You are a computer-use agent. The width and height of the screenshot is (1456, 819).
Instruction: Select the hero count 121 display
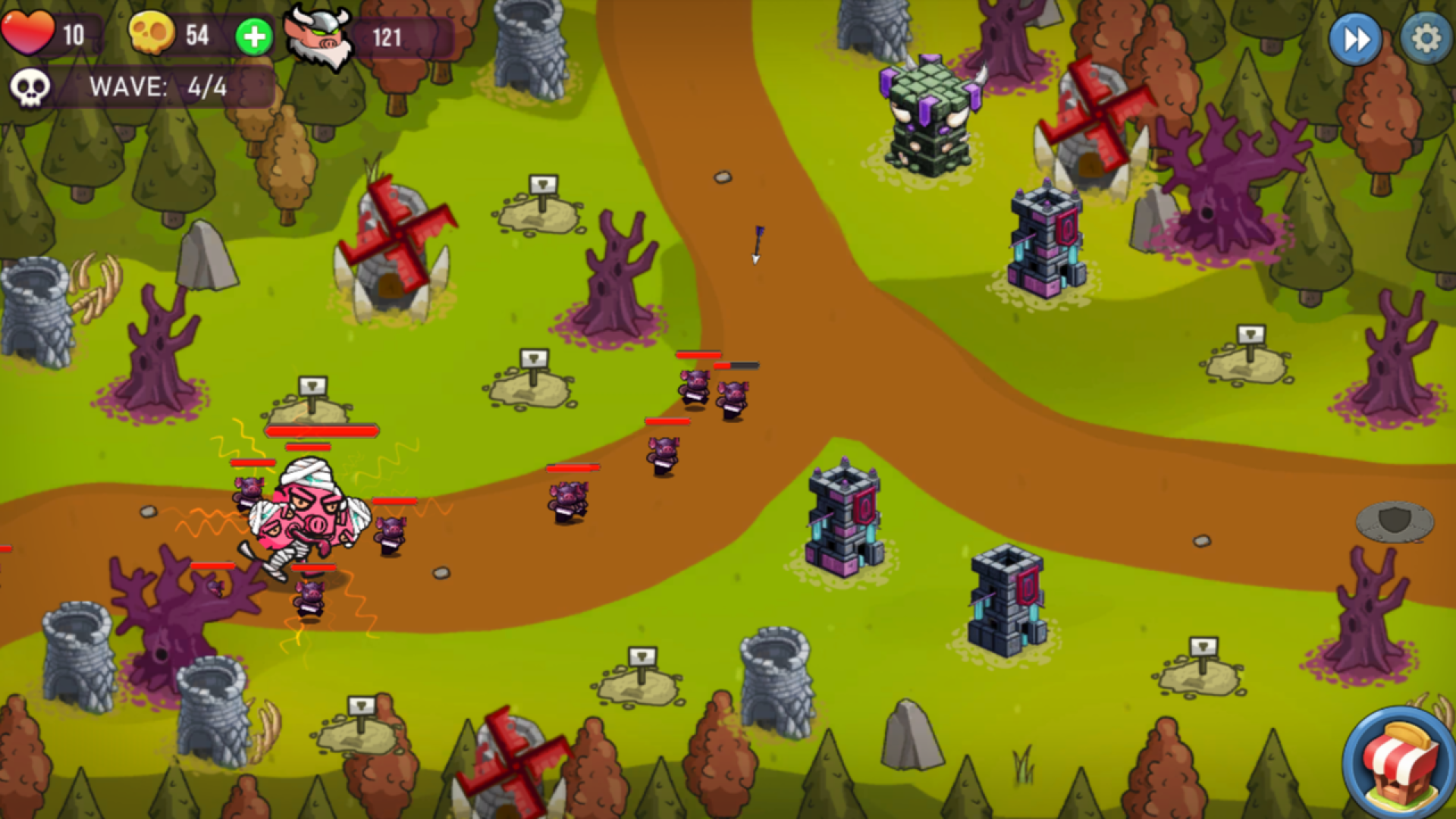[388, 36]
